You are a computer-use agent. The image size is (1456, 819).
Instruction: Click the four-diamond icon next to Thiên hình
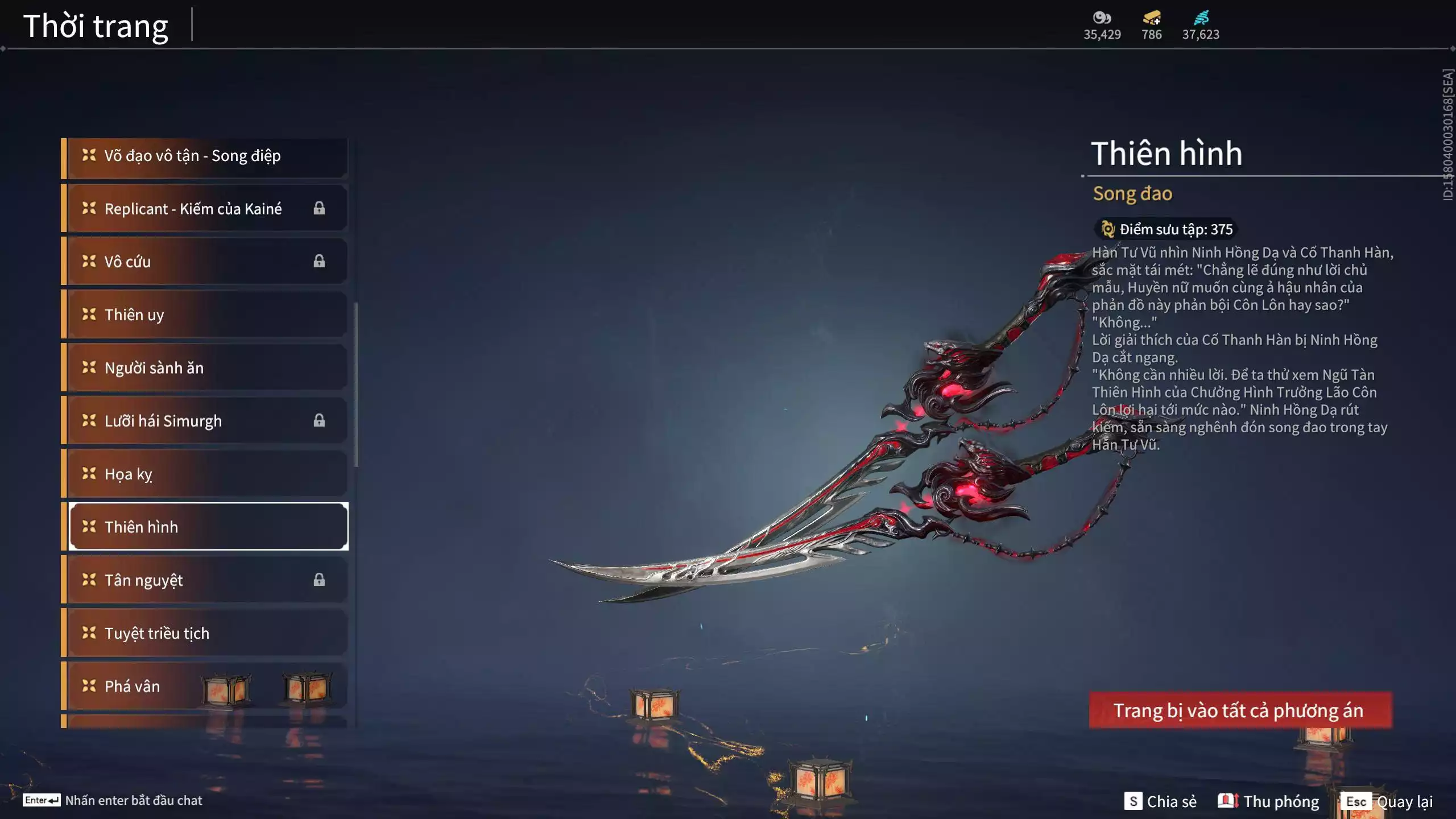(88, 527)
